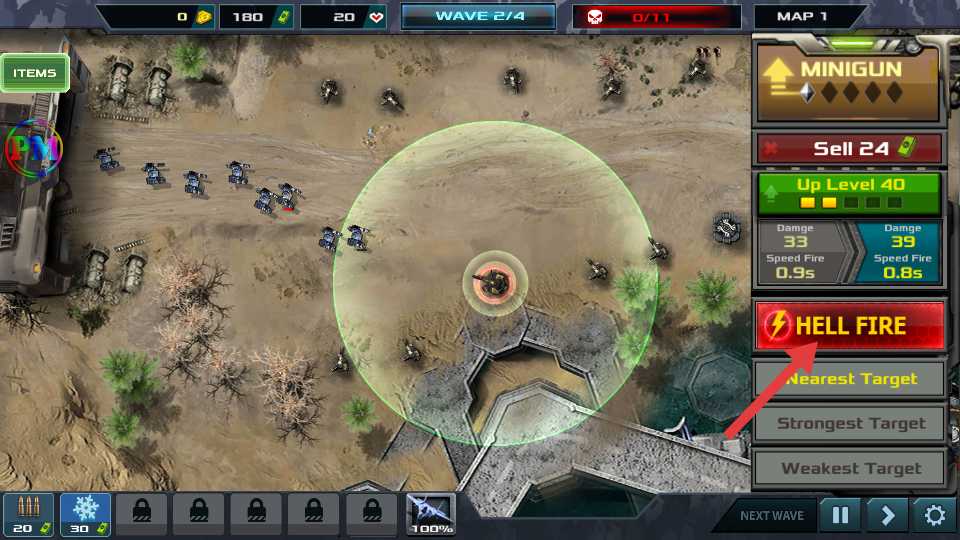Speed up with the fast-forward arrow
Screen dimensions: 960x540
click(x=887, y=516)
